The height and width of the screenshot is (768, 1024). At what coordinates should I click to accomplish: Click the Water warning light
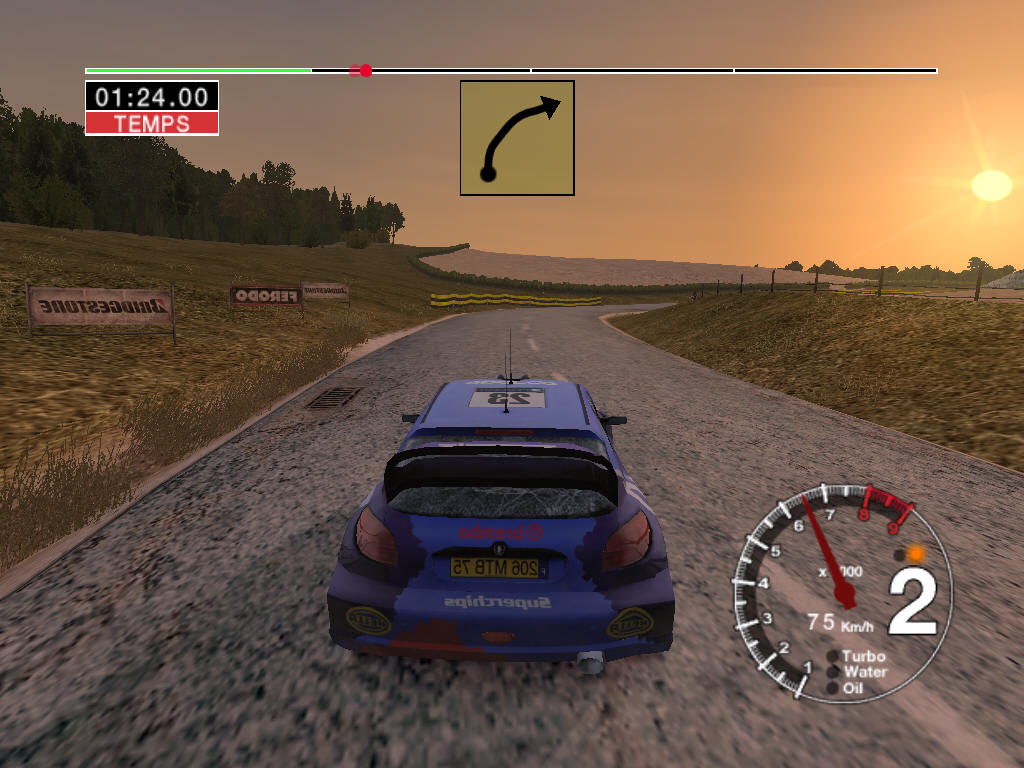coord(834,672)
